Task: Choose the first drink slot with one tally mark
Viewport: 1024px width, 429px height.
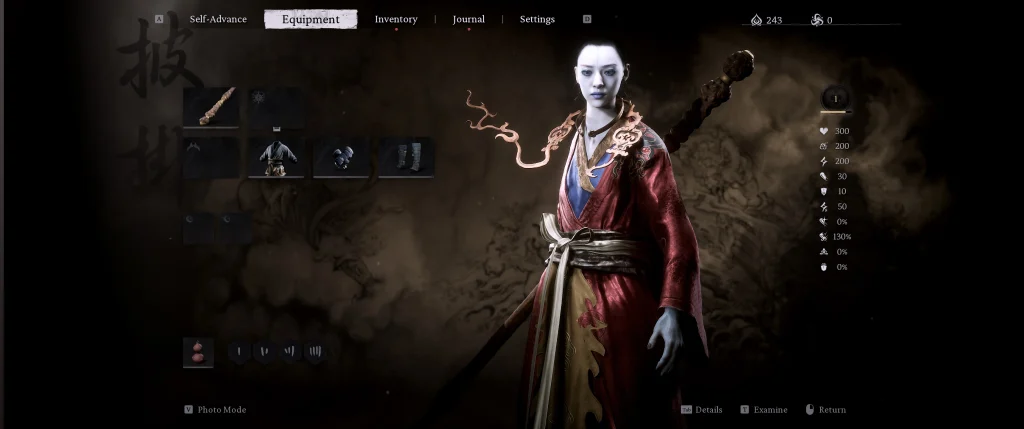Action: (240, 352)
